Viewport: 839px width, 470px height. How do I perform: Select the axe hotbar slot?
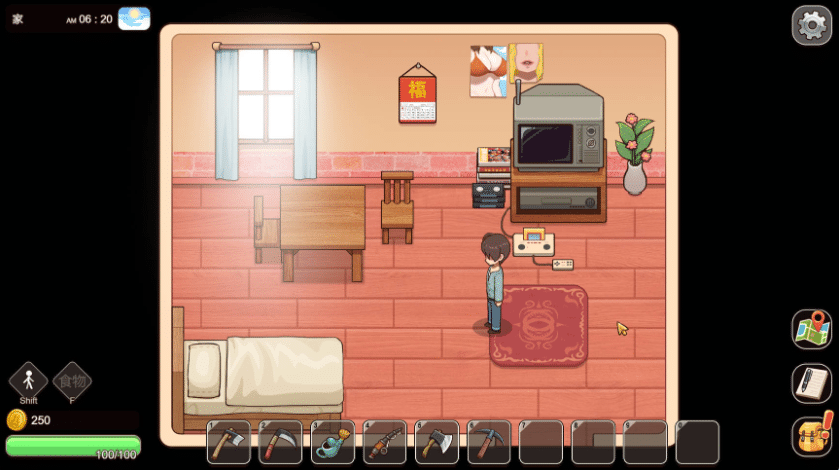click(436, 442)
